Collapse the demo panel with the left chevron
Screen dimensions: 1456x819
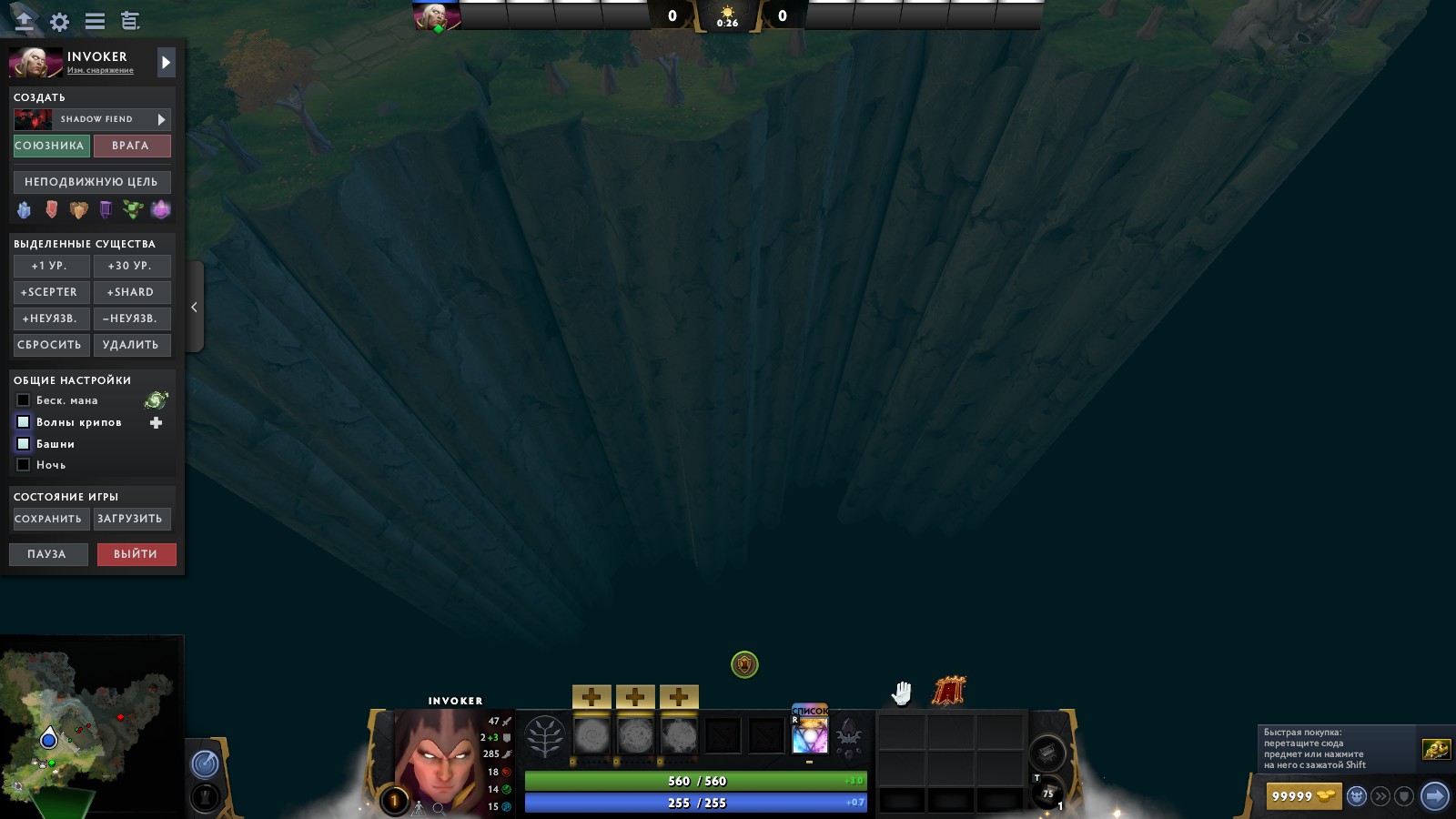[194, 307]
